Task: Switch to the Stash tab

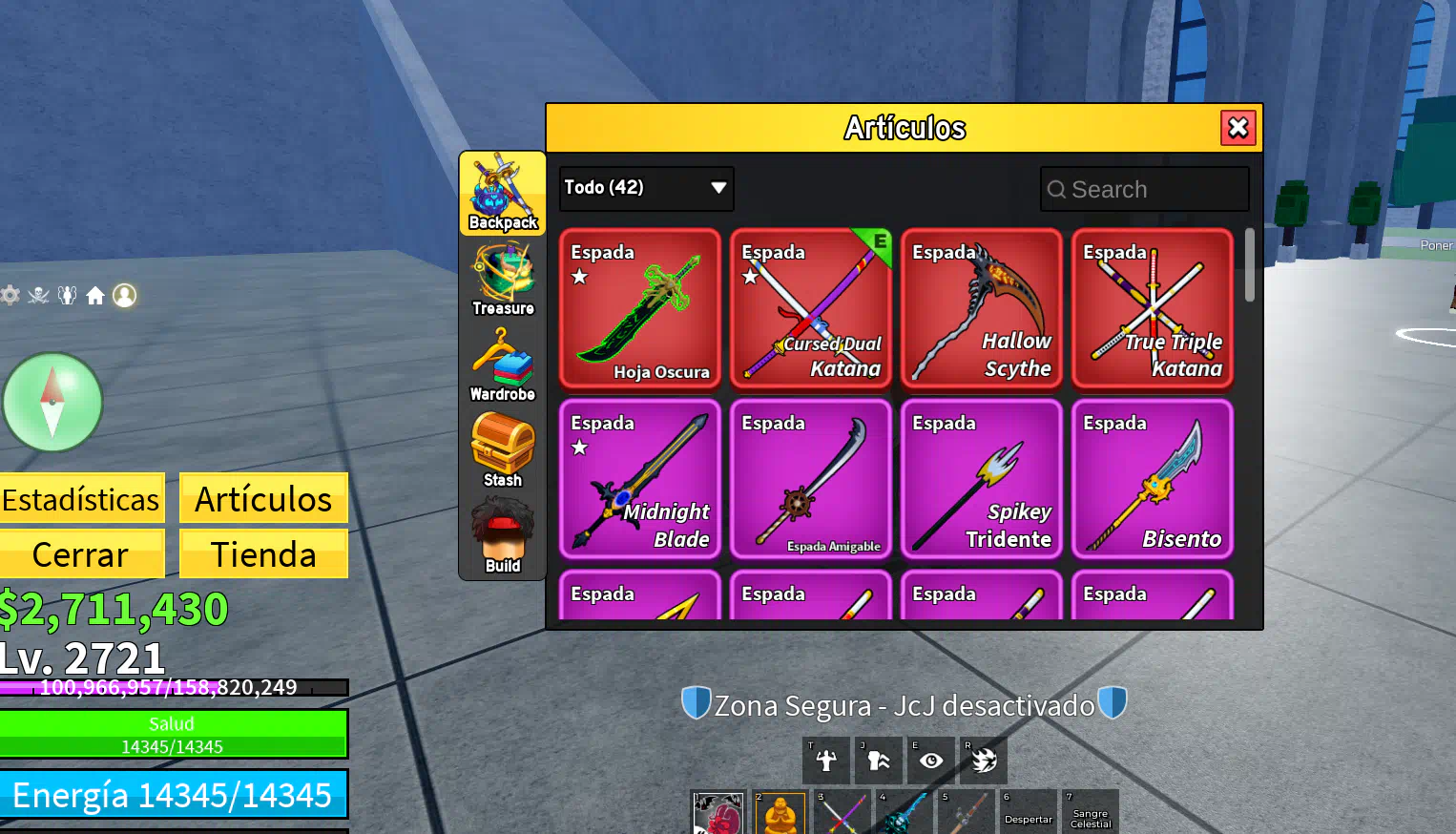Action: pyautogui.click(x=503, y=450)
